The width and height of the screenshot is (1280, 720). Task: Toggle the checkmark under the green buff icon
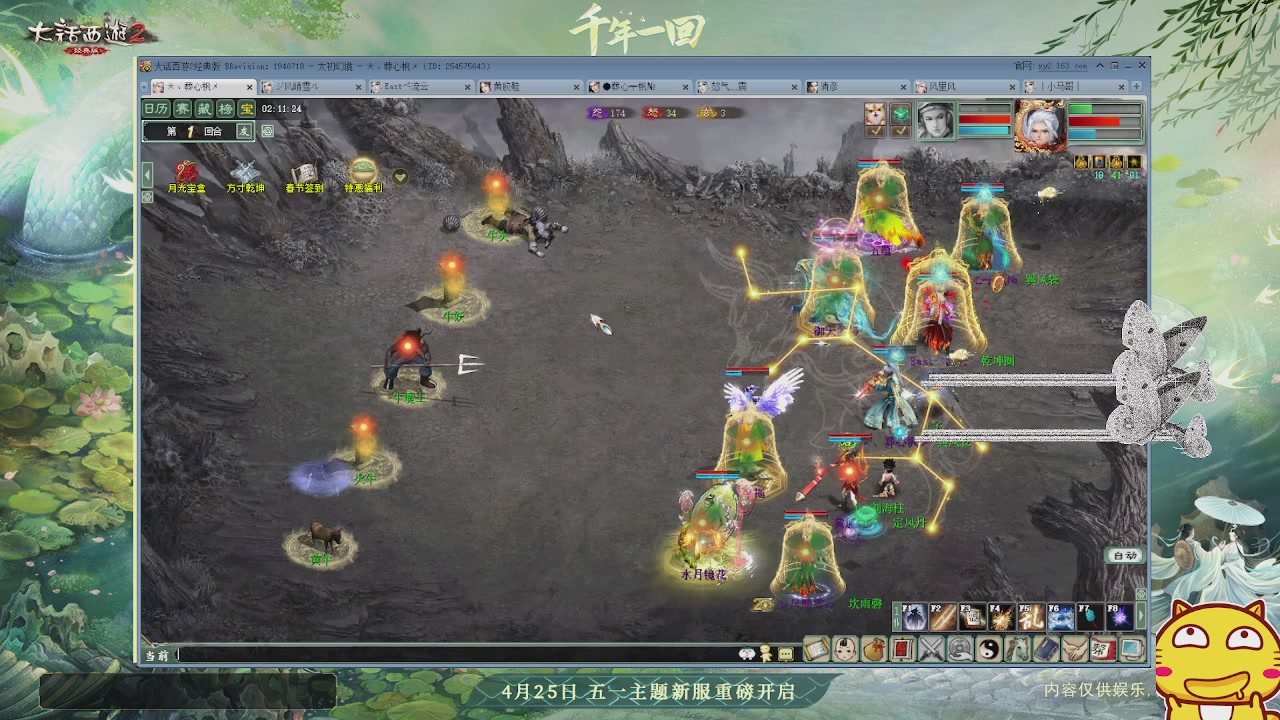(901, 130)
